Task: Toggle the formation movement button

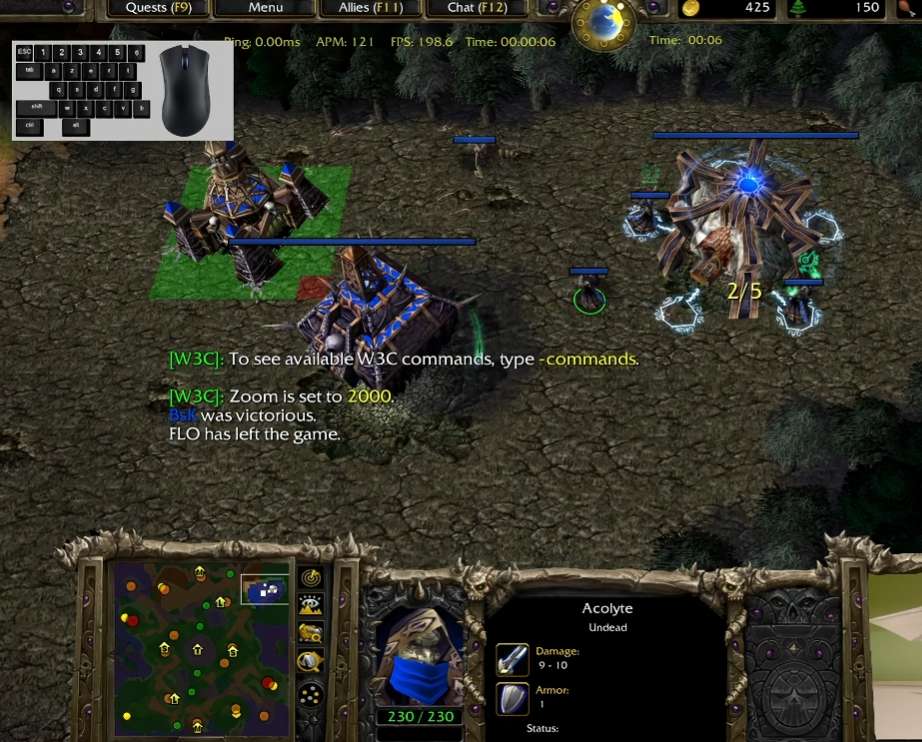Action: pos(311,694)
